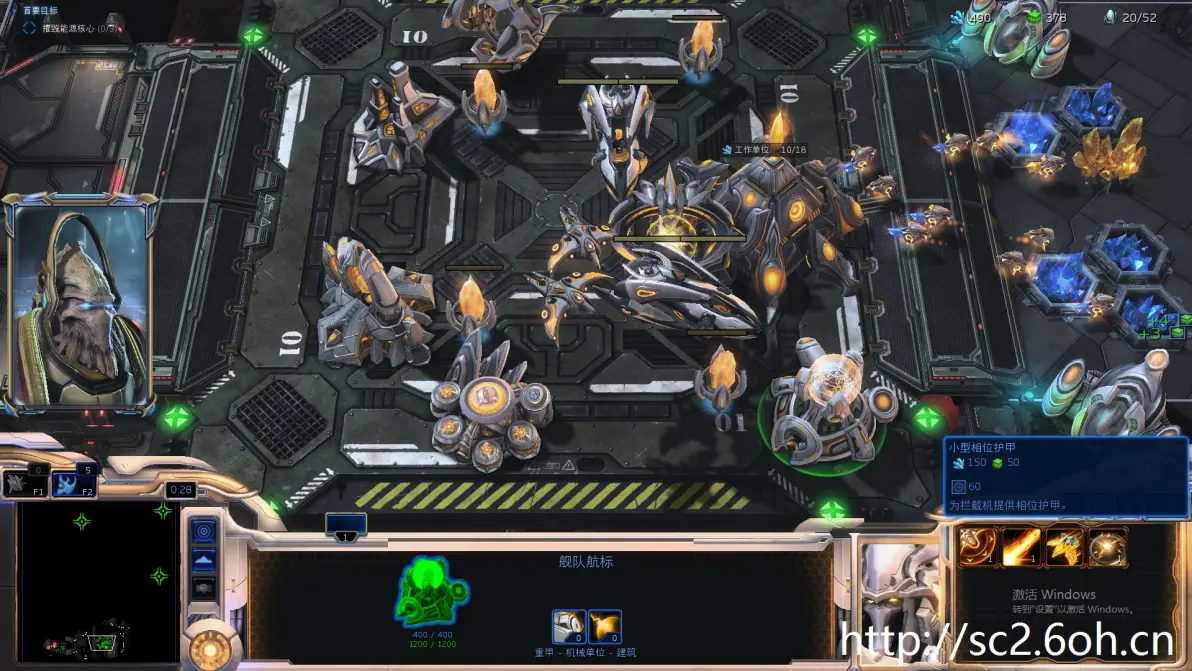
Task: Click the hooded Protoss hero portrait
Action: [78, 302]
